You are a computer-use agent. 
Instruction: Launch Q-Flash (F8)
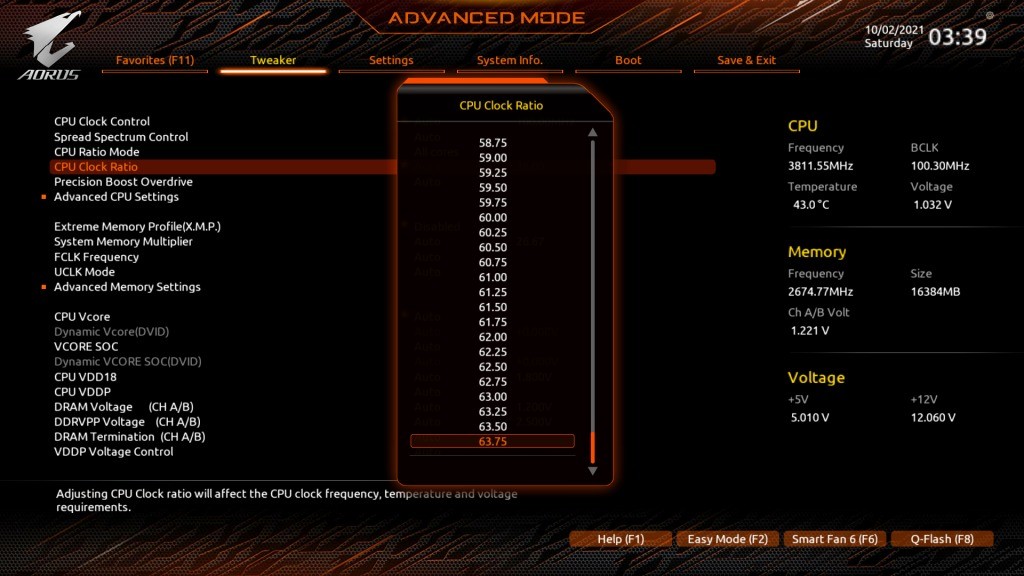pos(943,539)
